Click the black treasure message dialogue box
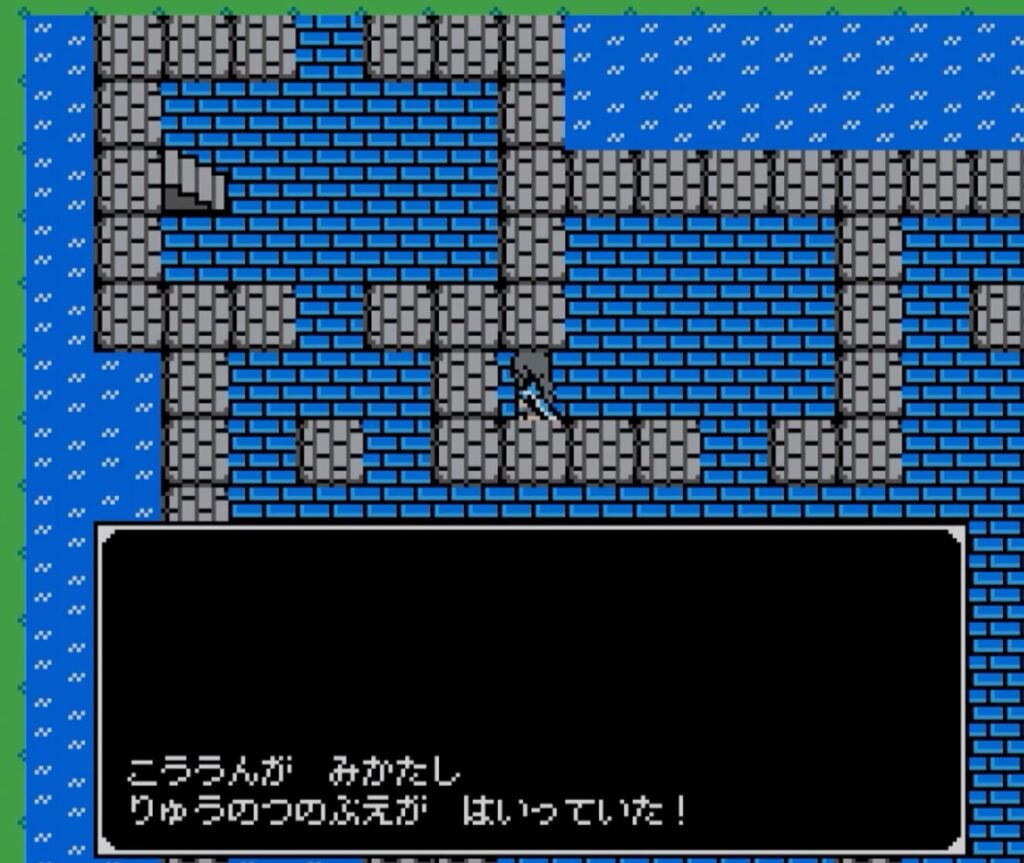This screenshot has height=863, width=1024. pos(530,690)
